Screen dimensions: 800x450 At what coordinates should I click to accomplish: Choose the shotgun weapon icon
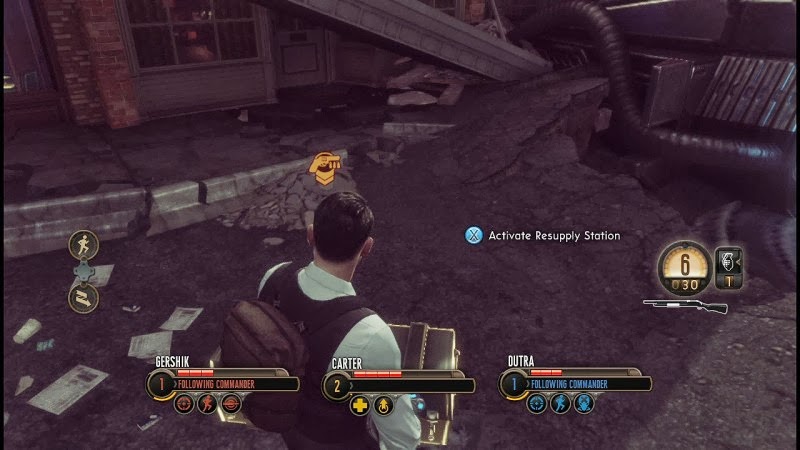pos(686,305)
